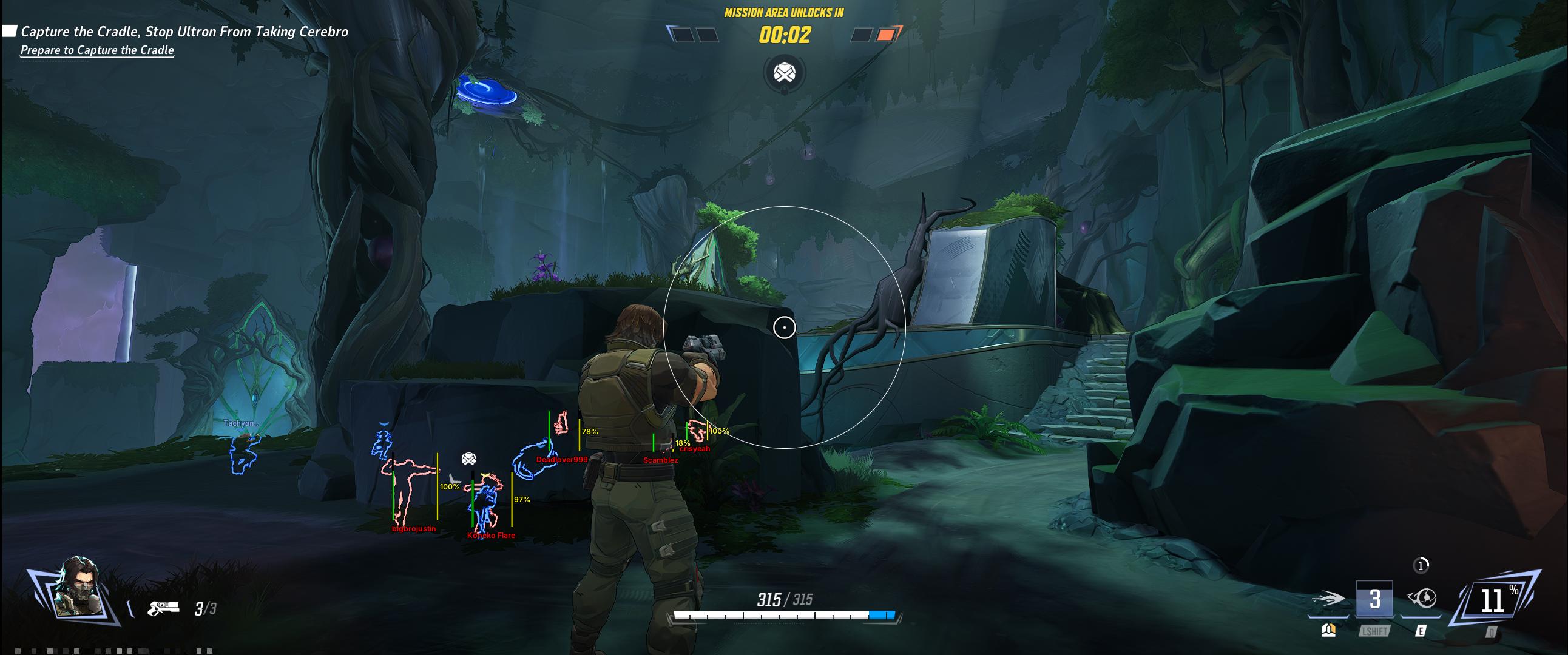Activate the arrow-shaped dash ability icon
The image size is (1568, 655).
point(1330,600)
